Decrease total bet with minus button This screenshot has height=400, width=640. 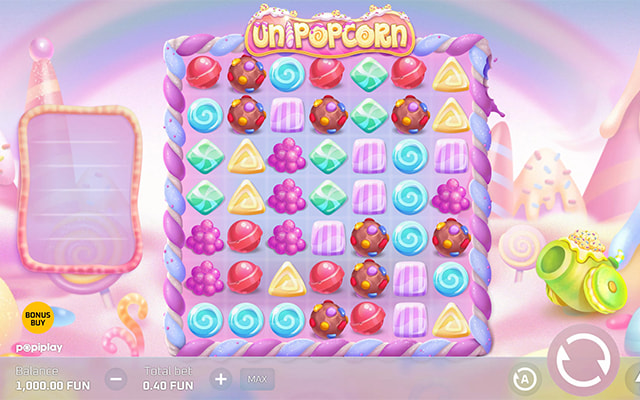[116, 380]
